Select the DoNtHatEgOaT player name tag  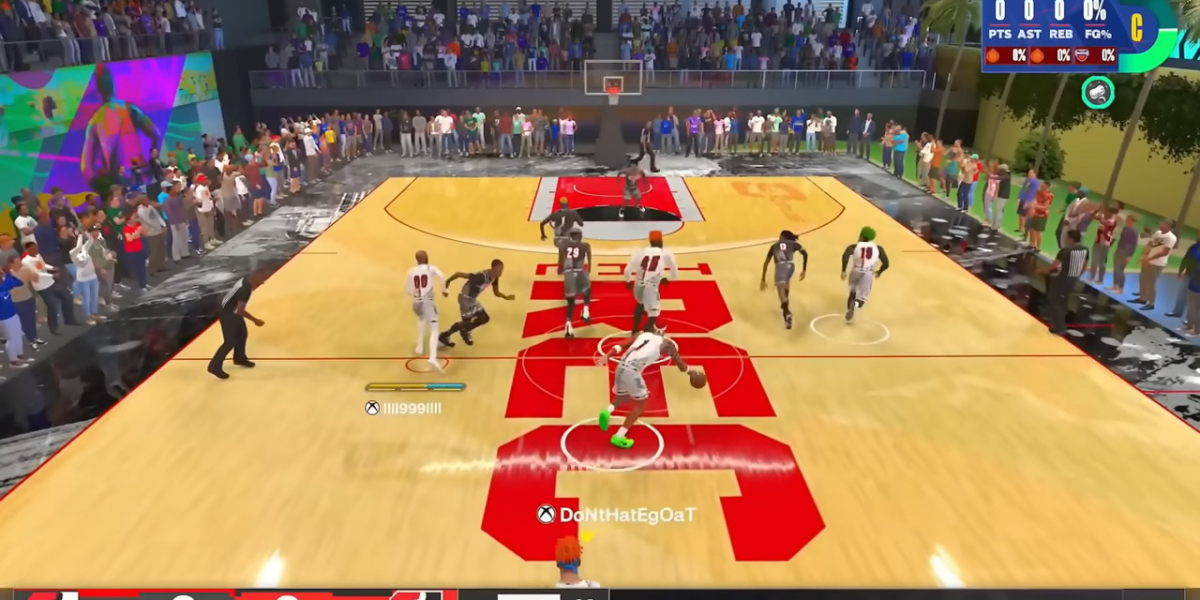[616, 515]
